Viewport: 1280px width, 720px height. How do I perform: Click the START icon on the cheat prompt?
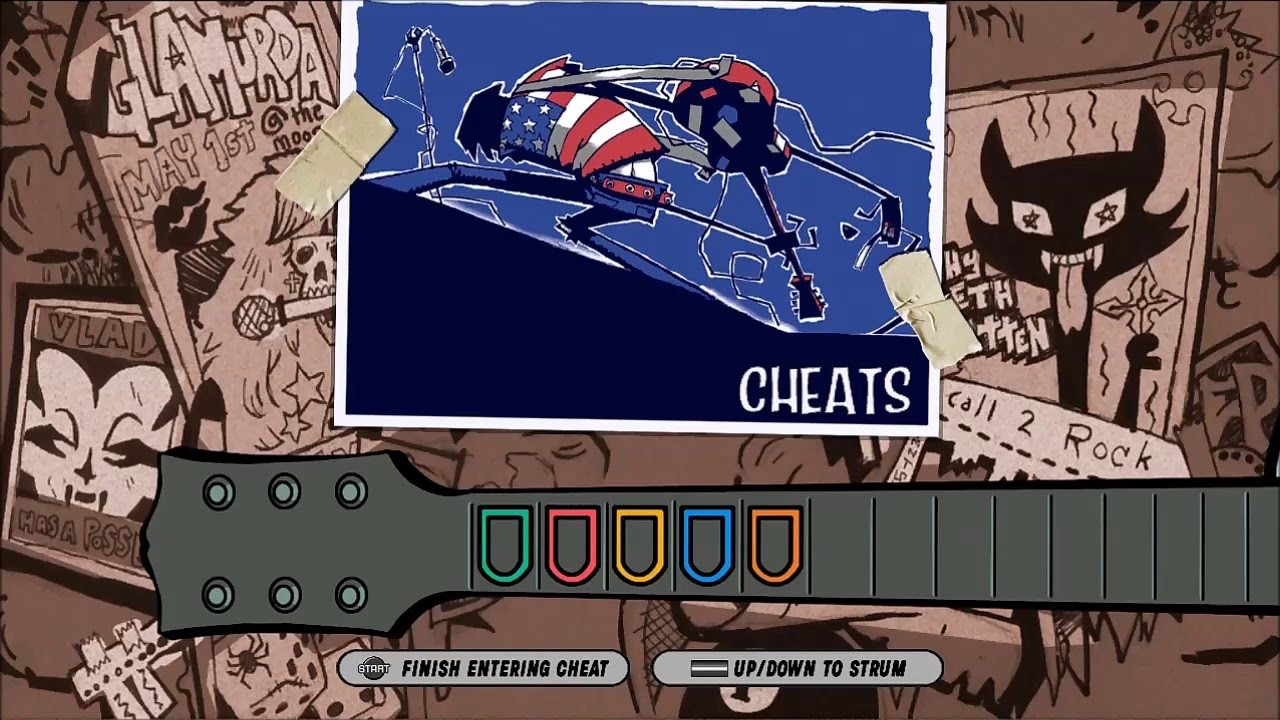point(372,670)
